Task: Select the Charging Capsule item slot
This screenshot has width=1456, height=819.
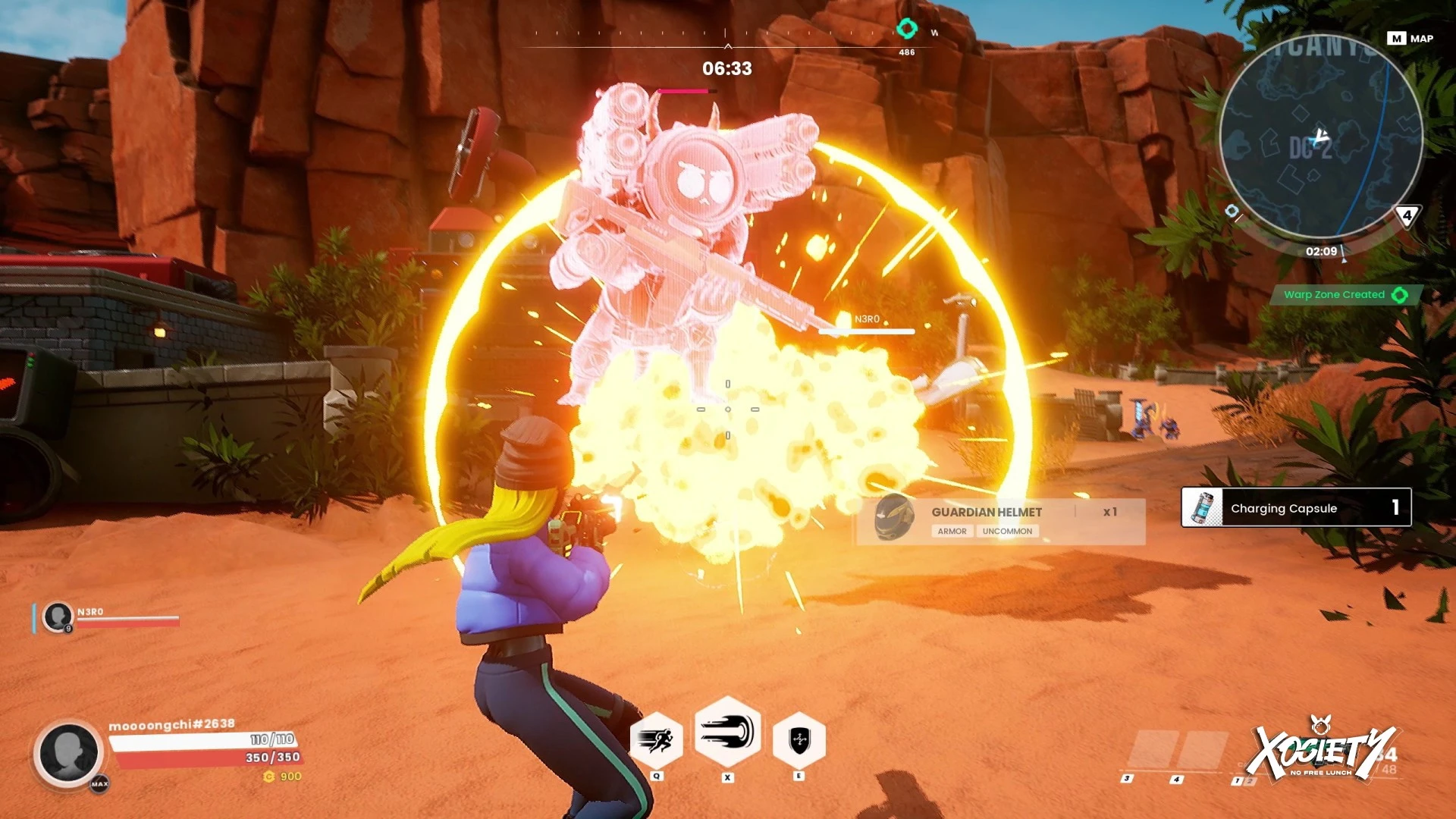Action: point(1295,507)
